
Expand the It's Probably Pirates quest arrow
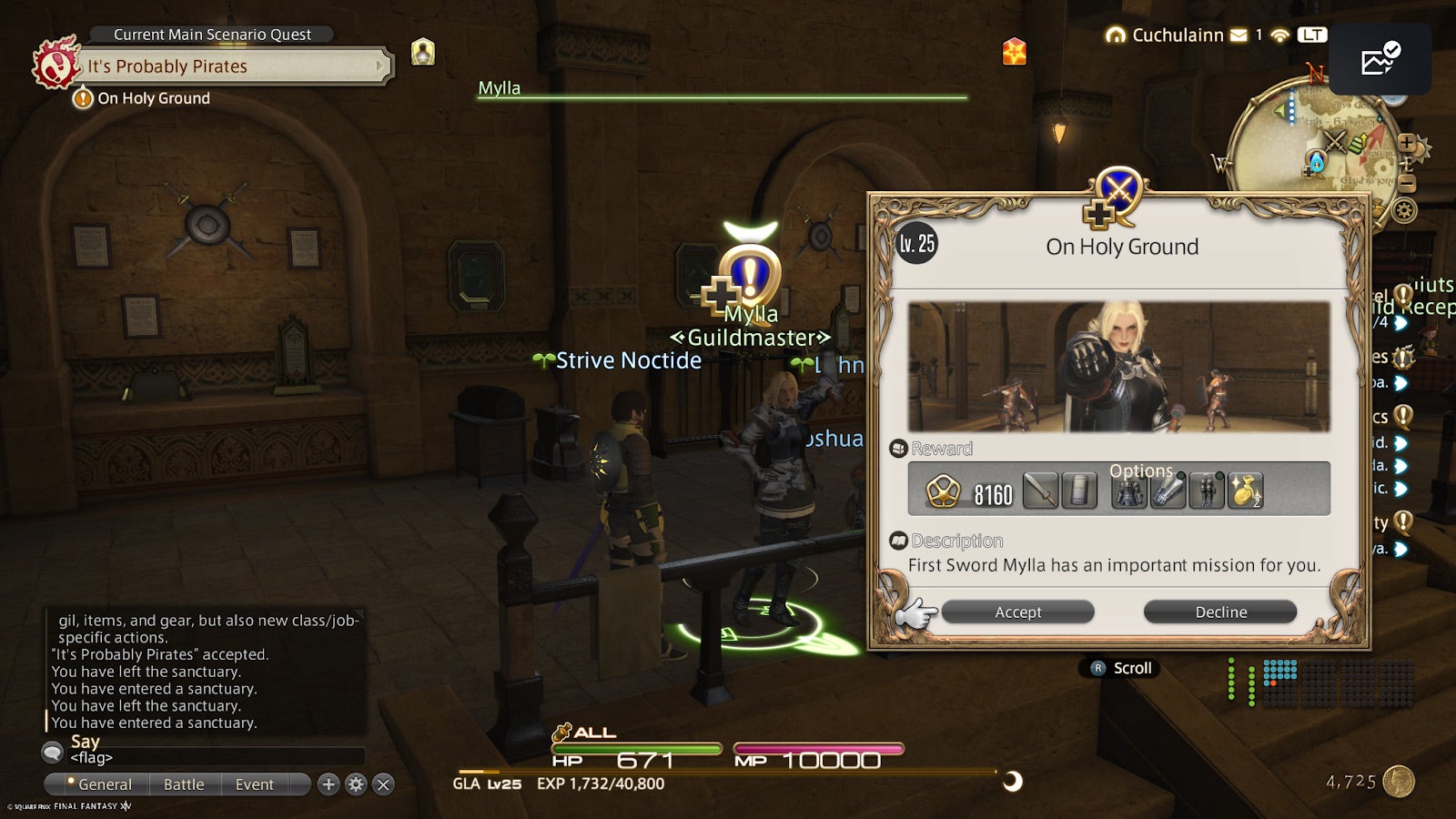pos(379,66)
